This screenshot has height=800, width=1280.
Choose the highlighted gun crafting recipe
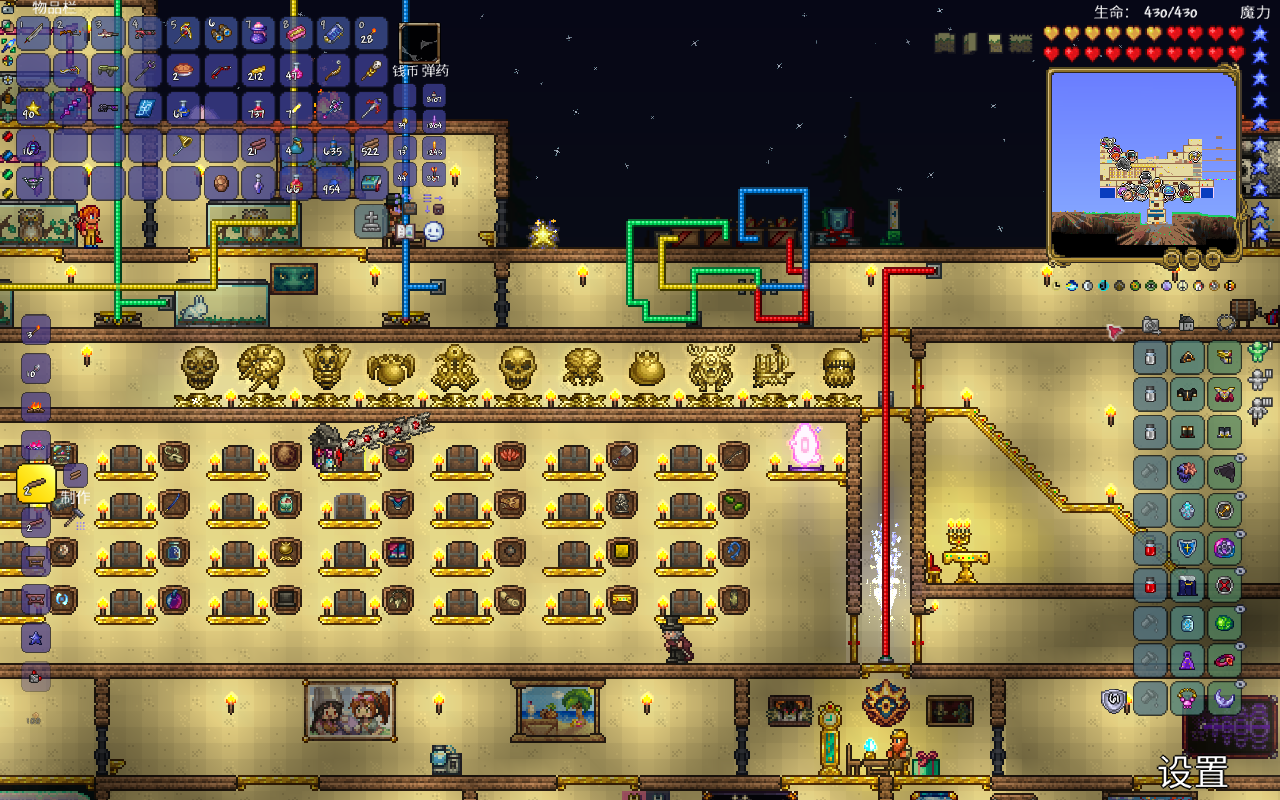[x=36, y=484]
